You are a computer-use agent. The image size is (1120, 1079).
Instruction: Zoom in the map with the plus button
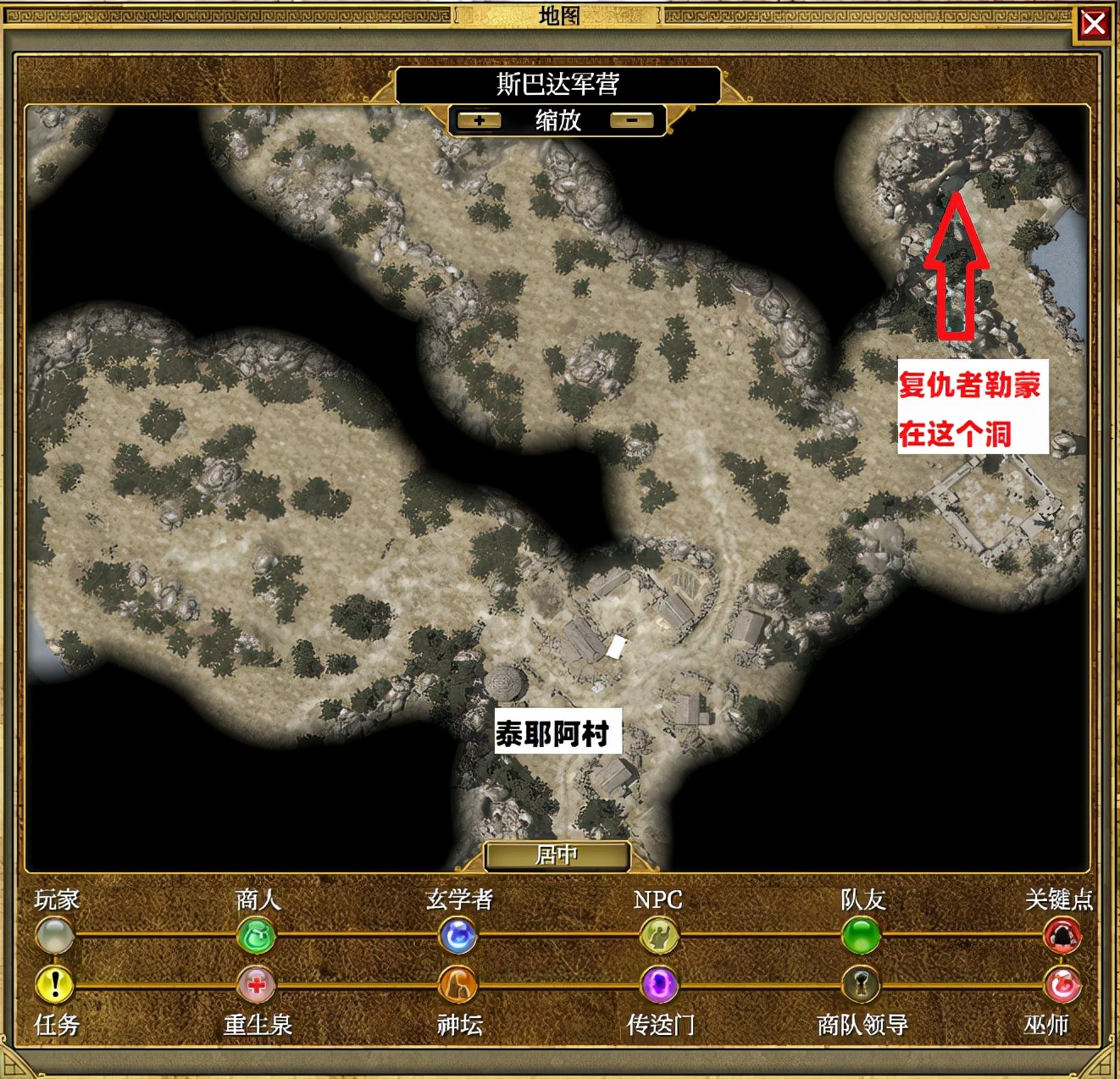479,120
